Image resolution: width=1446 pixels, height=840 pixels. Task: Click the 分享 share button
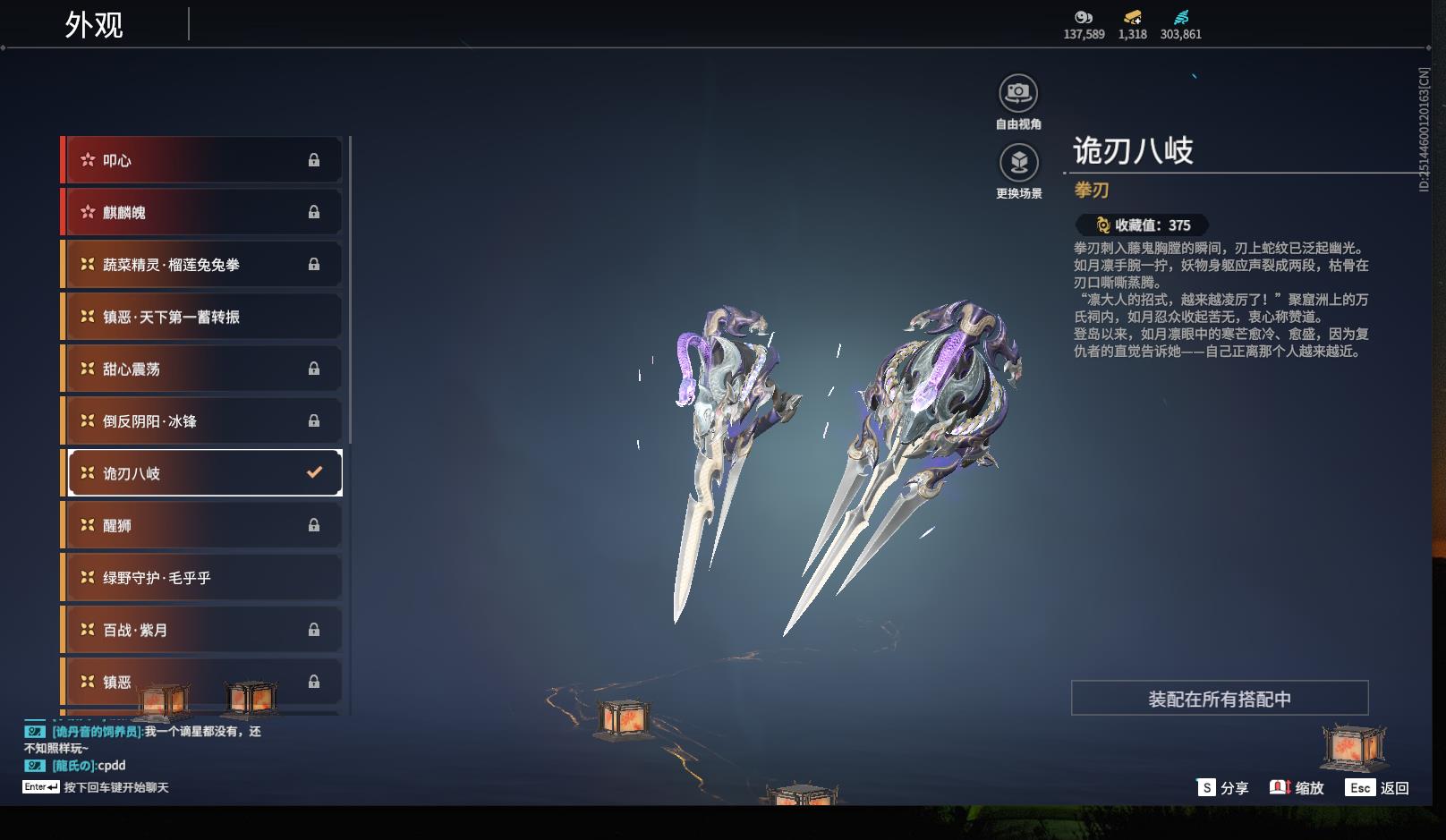click(1223, 788)
